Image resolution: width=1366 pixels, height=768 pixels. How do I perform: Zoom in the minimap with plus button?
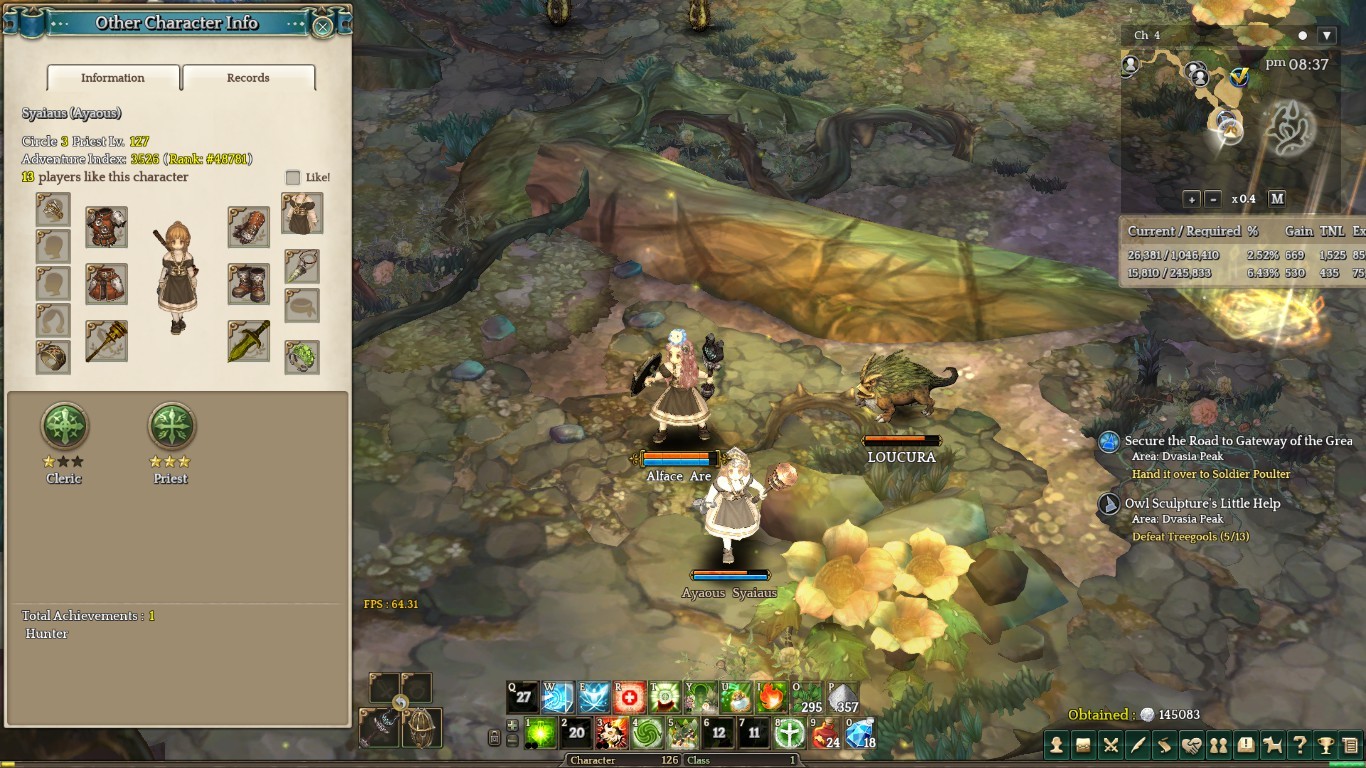1191,199
